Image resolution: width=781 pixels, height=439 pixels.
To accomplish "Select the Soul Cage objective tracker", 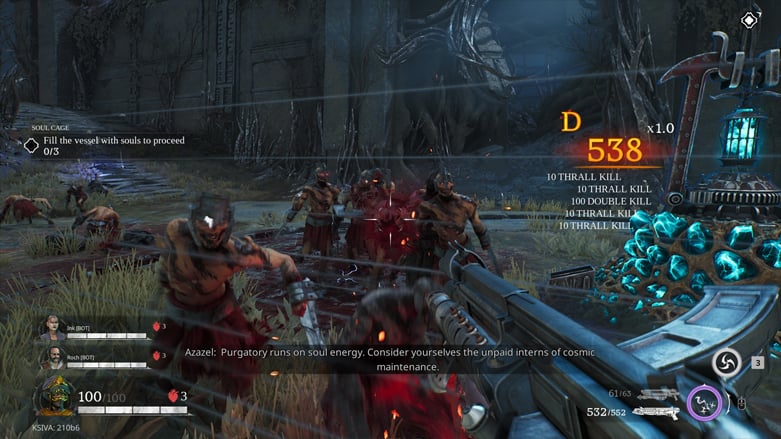I will (x=105, y=141).
